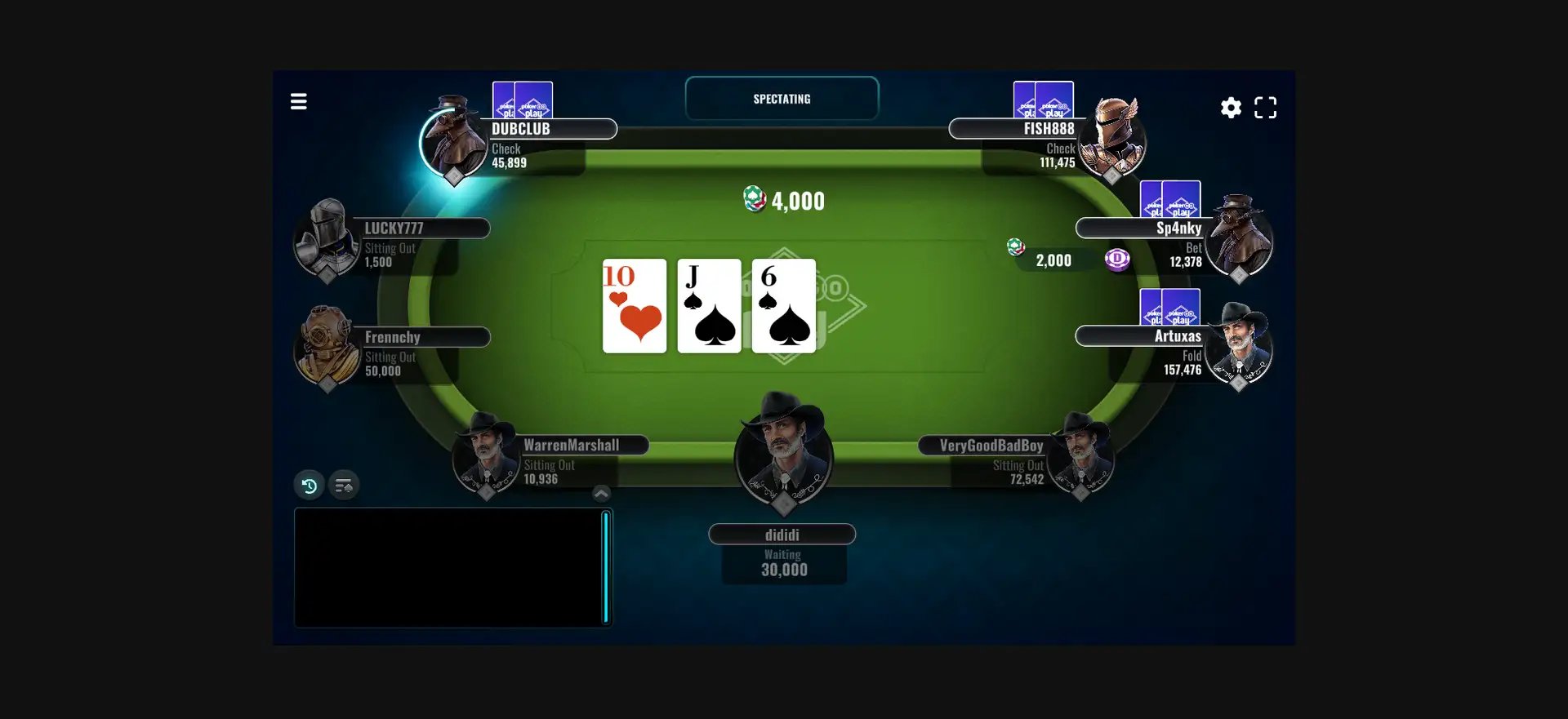1568x719 pixels.
Task: Open the chat list icon
Action: click(344, 486)
